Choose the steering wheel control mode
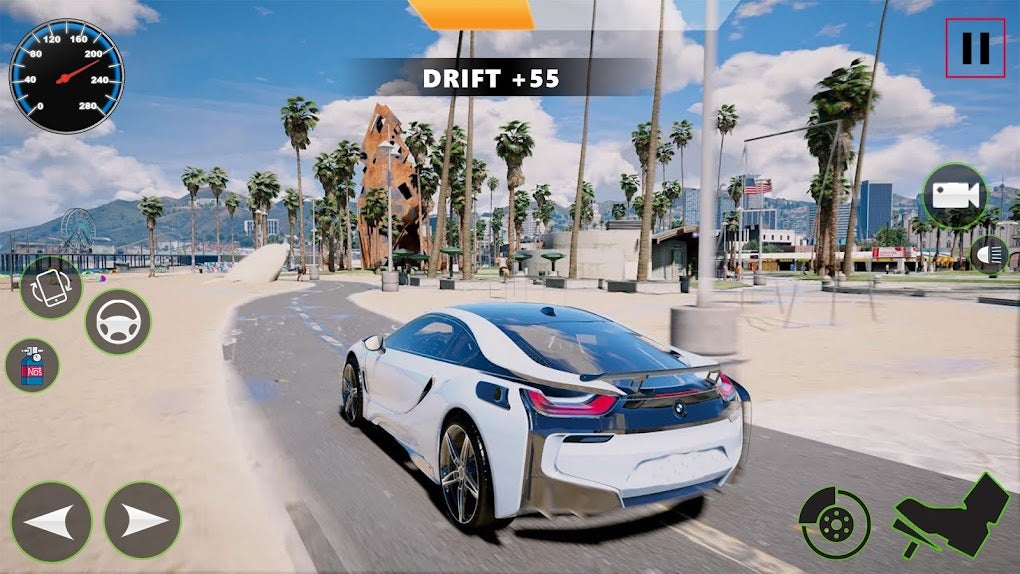Screen dimensions: 1020x574 tap(118, 322)
